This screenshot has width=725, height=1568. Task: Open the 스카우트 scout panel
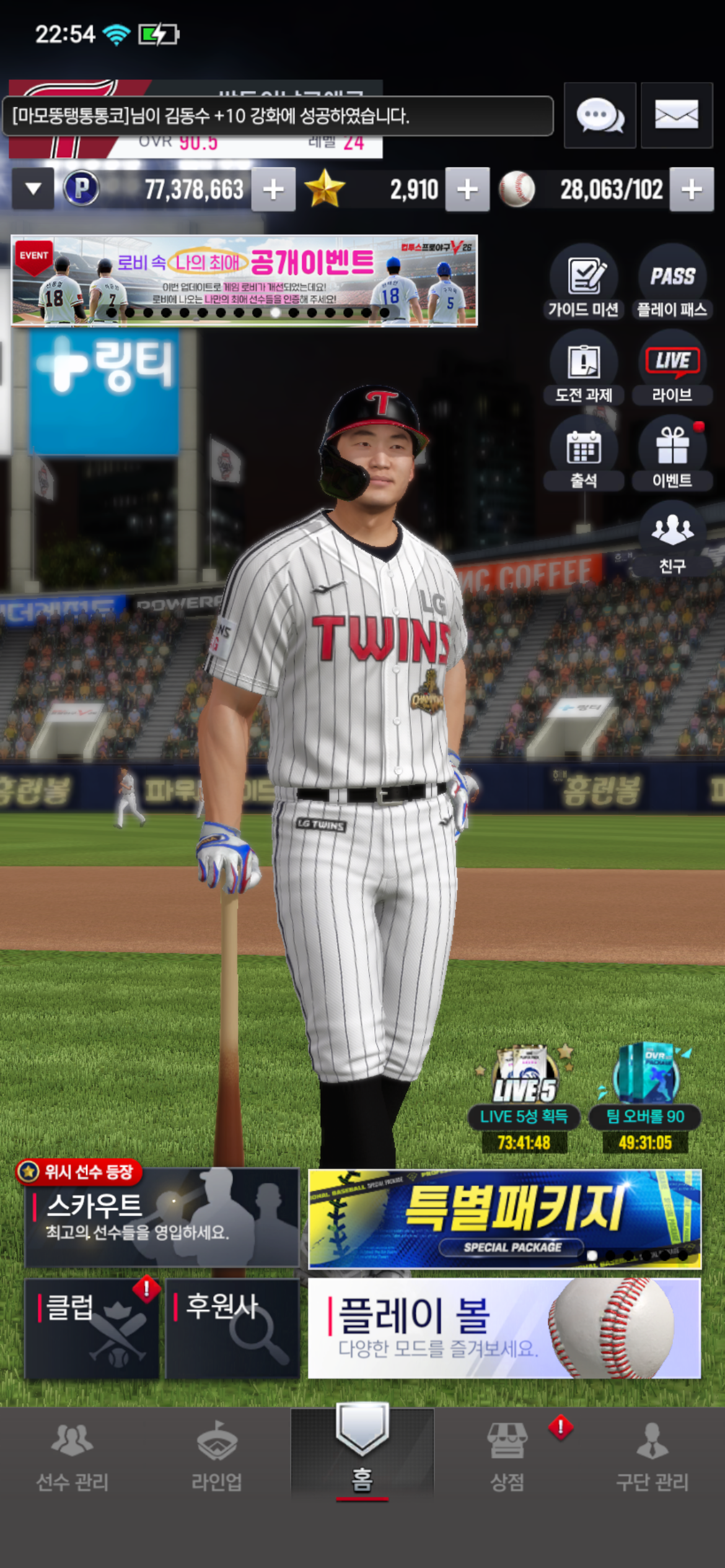162,1217
